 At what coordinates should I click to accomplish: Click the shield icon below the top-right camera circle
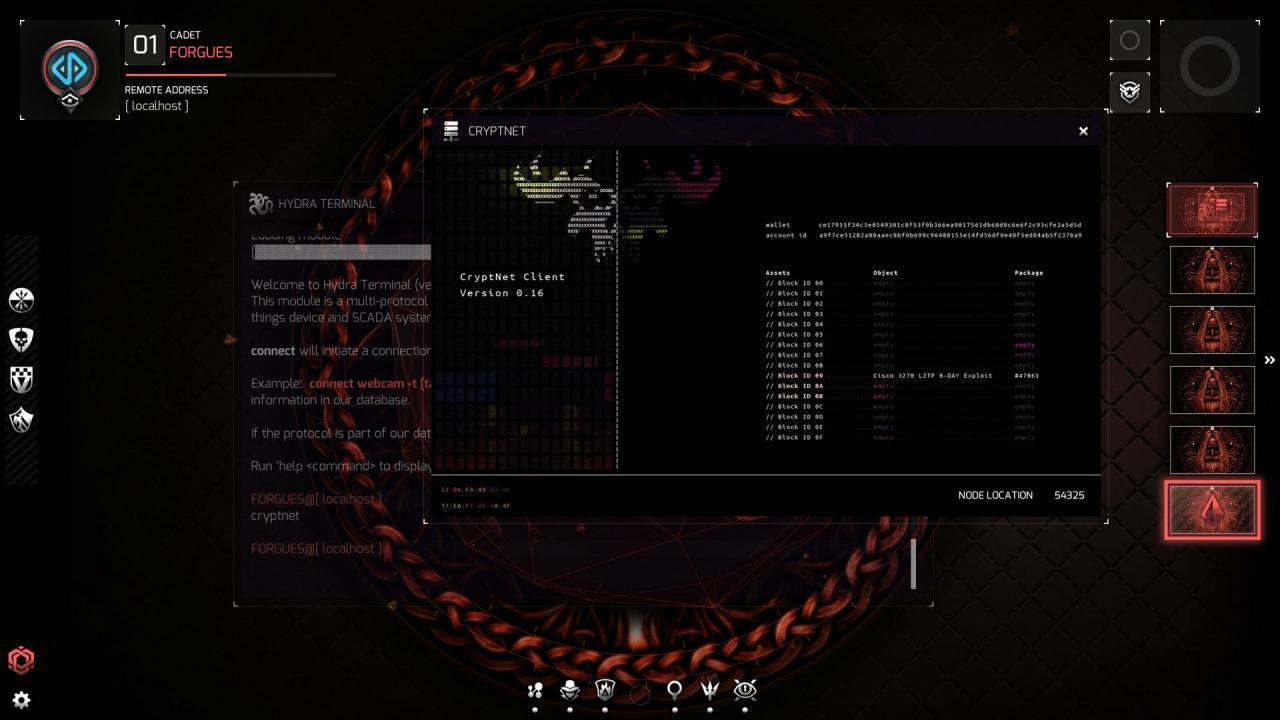pos(1129,91)
